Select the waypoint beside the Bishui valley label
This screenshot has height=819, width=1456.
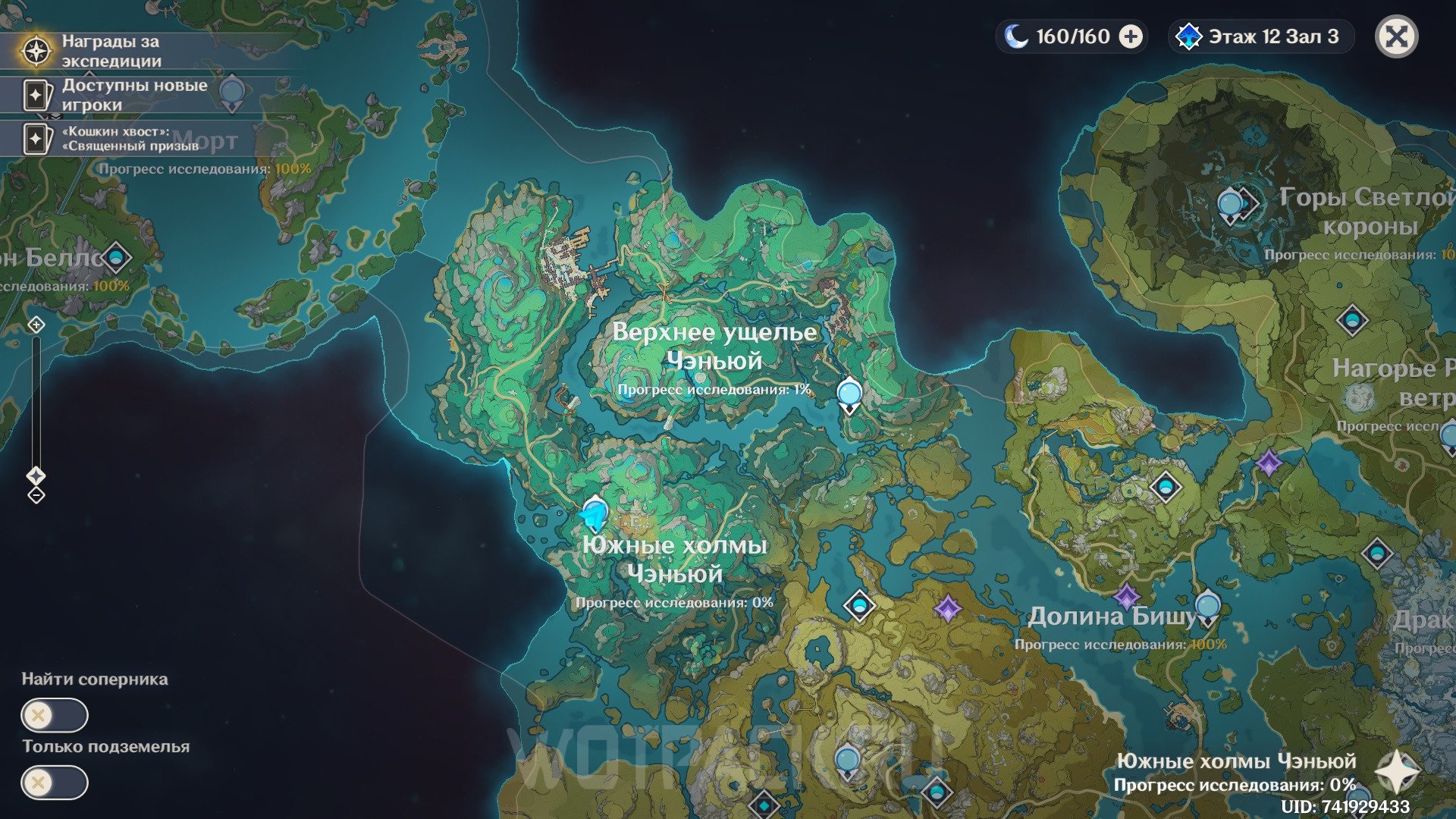point(1207,607)
